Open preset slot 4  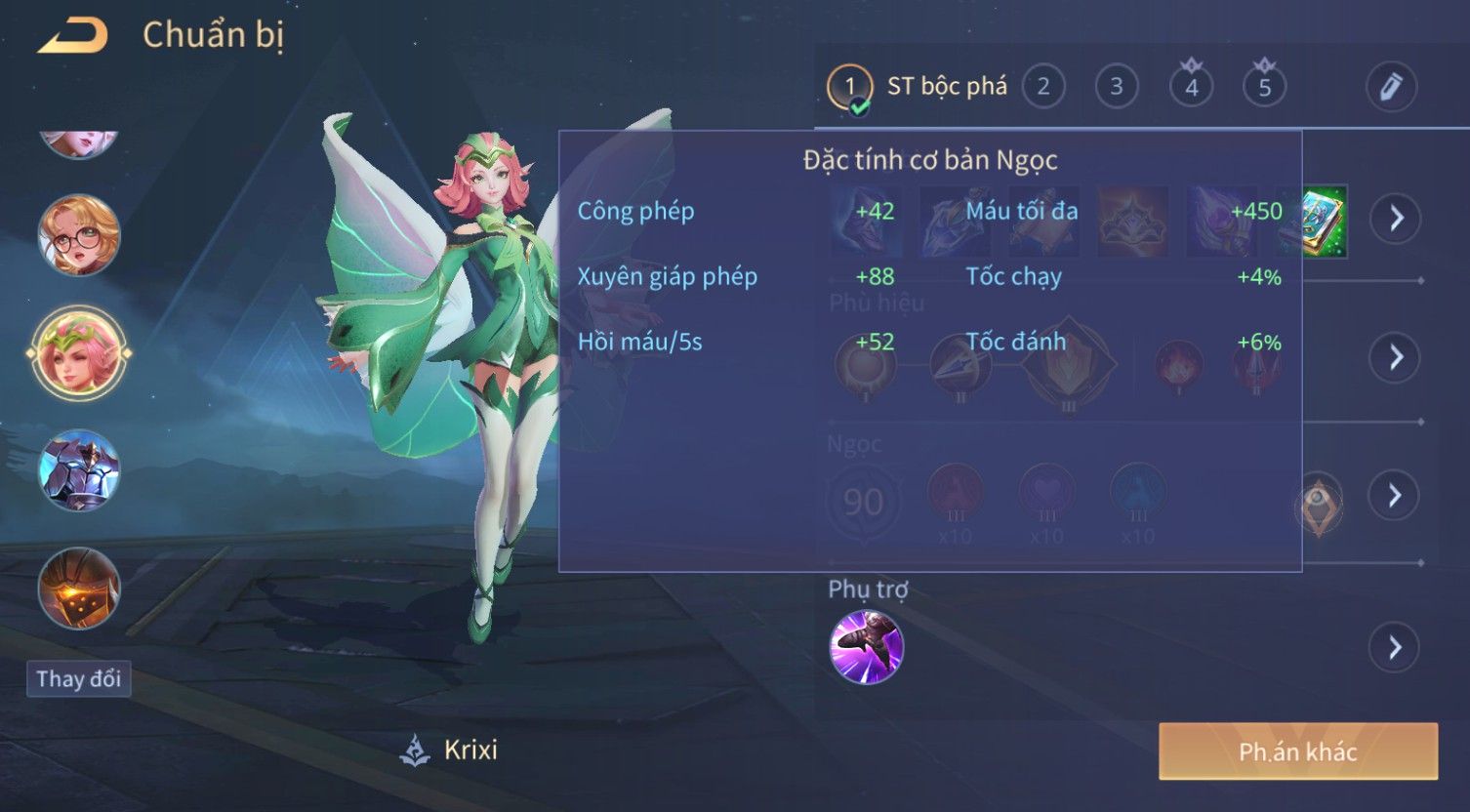(1191, 87)
